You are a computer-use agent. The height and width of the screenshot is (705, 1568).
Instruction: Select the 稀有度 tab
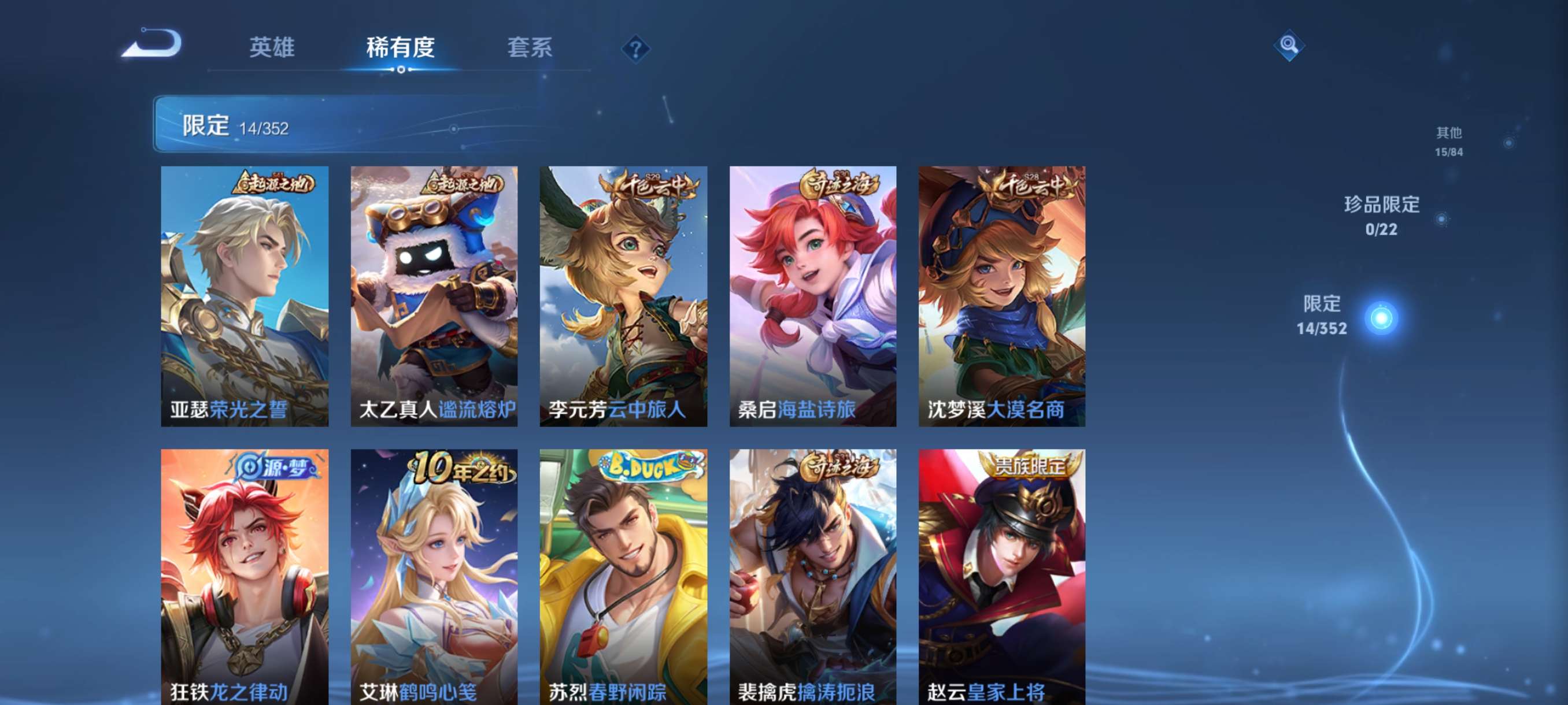pyautogui.click(x=401, y=47)
